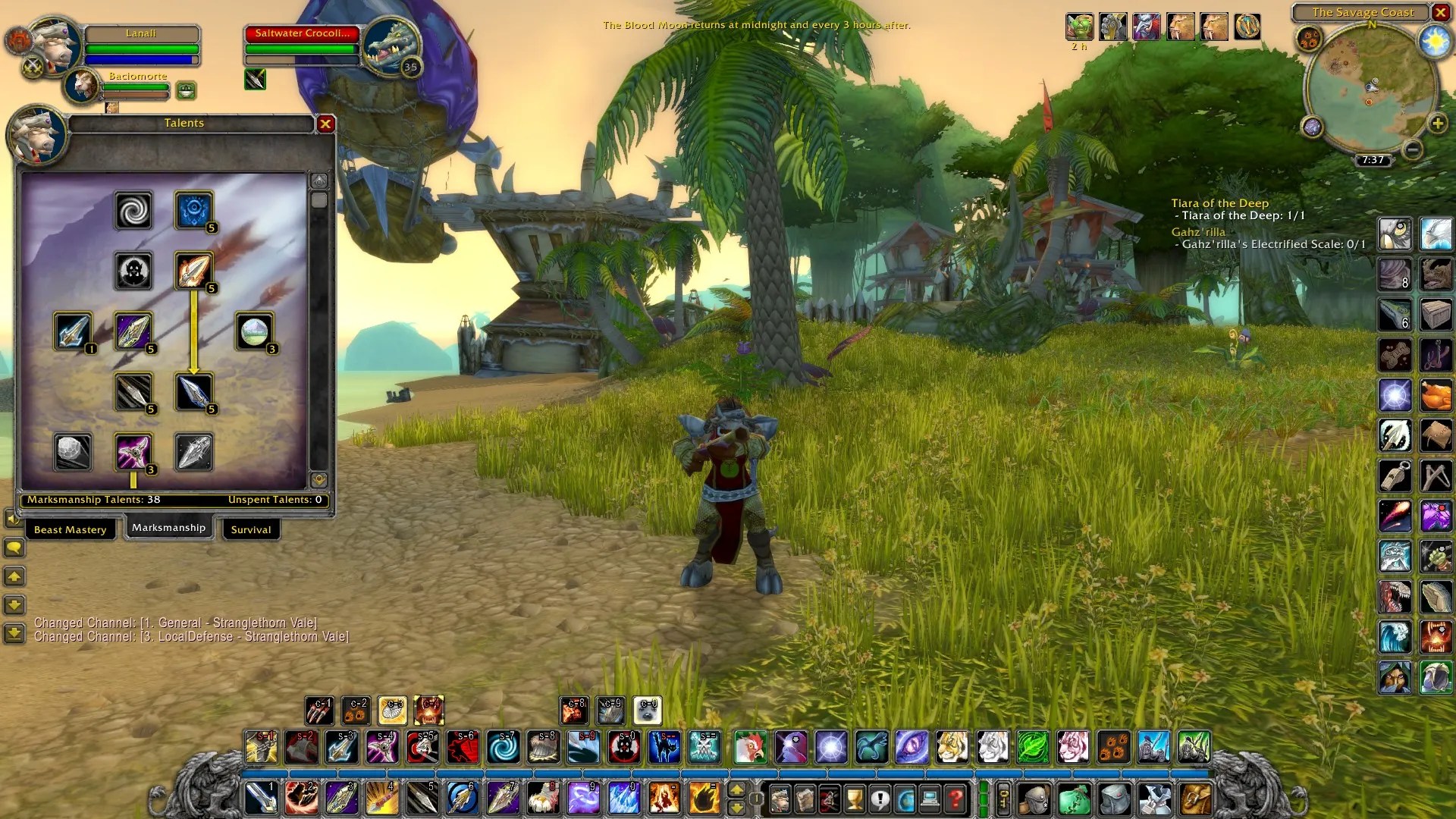Toggle tracking on the minimap
Viewport: 1456px width, 819px height.
1310,38
